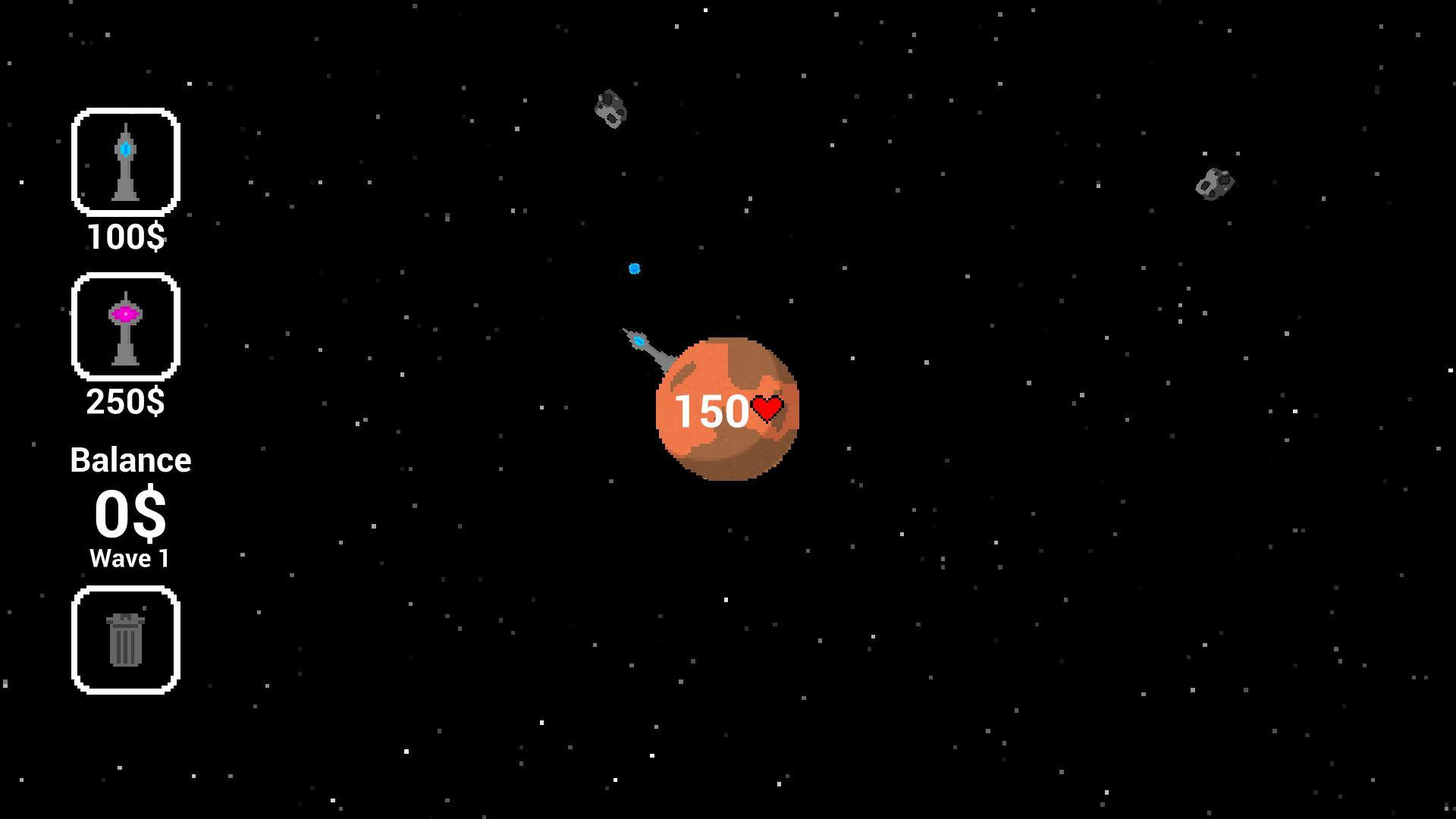Screen dimensions: 1456x819
Task: Click the red heart health icon
Action: pyautogui.click(x=767, y=408)
